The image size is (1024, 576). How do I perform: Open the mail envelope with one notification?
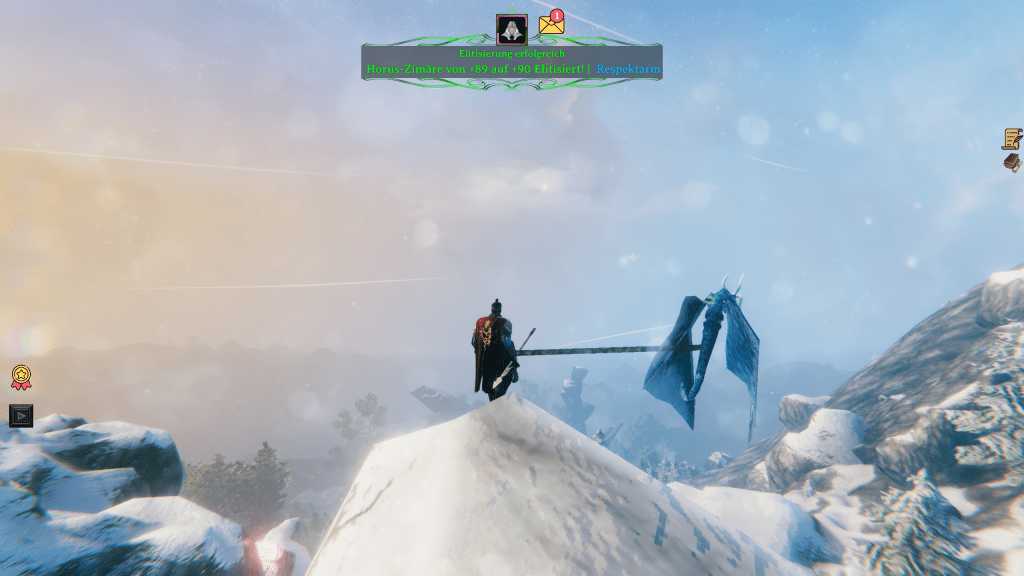point(551,25)
